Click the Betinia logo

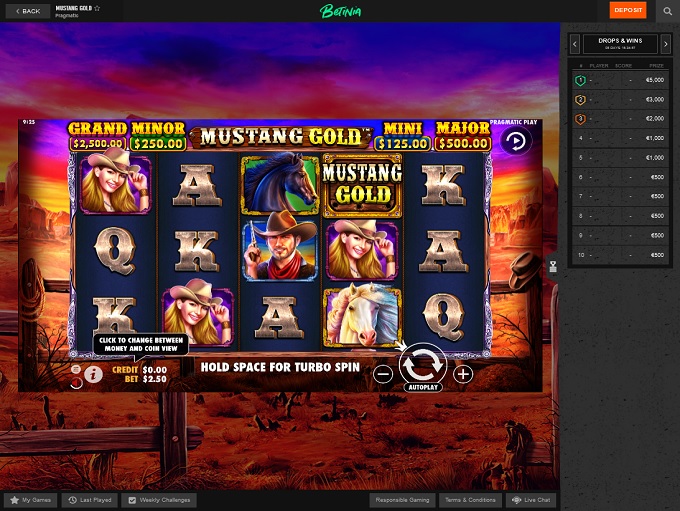coord(340,11)
